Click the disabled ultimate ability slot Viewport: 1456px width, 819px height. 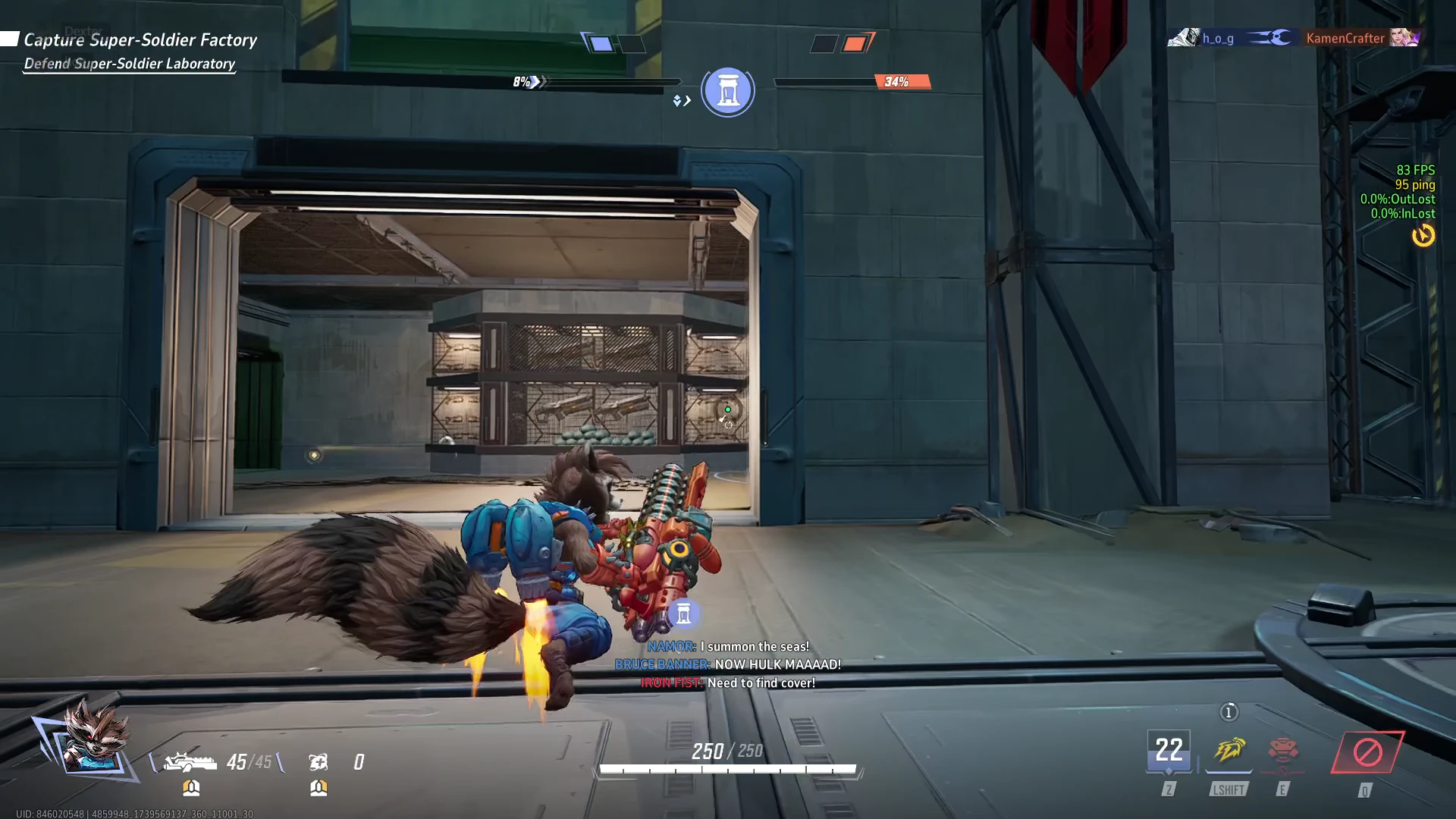pos(1367,752)
